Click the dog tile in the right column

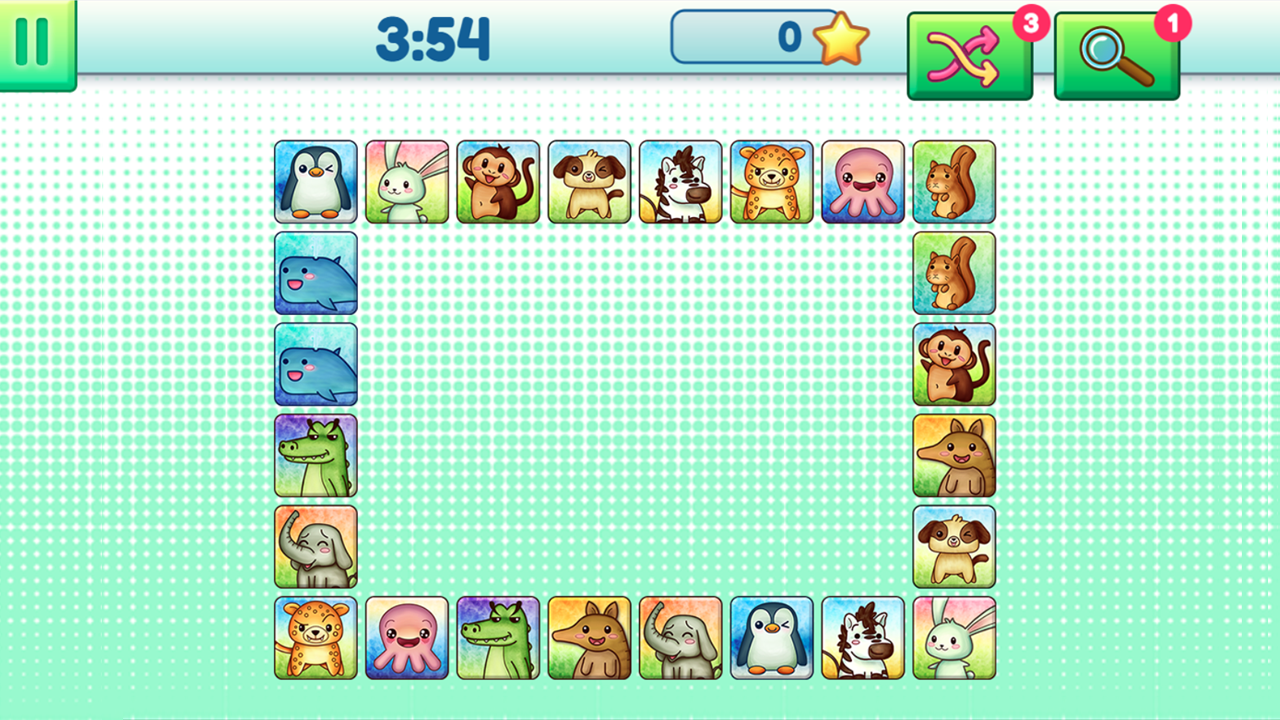coord(953,546)
